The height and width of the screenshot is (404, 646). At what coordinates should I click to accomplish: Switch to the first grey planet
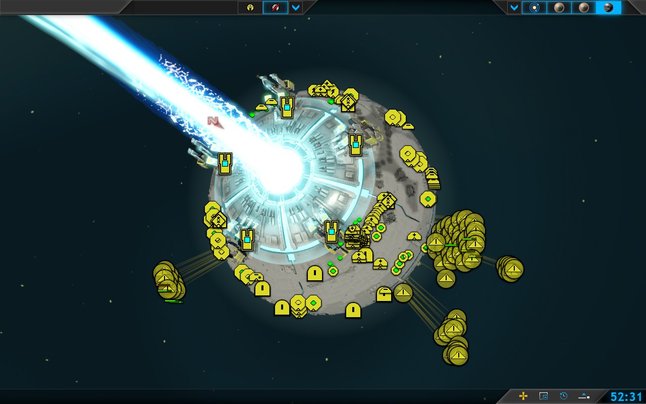coord(561,7)
